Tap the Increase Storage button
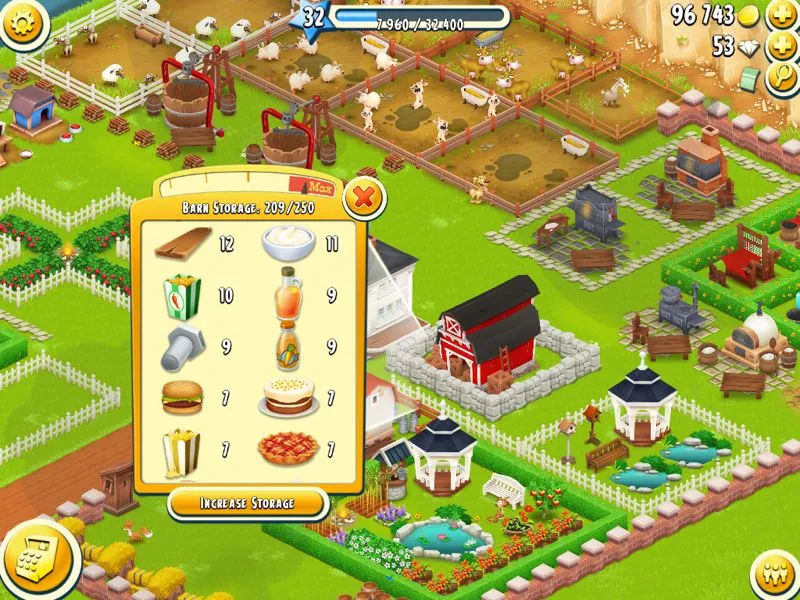 coord(247,503)
